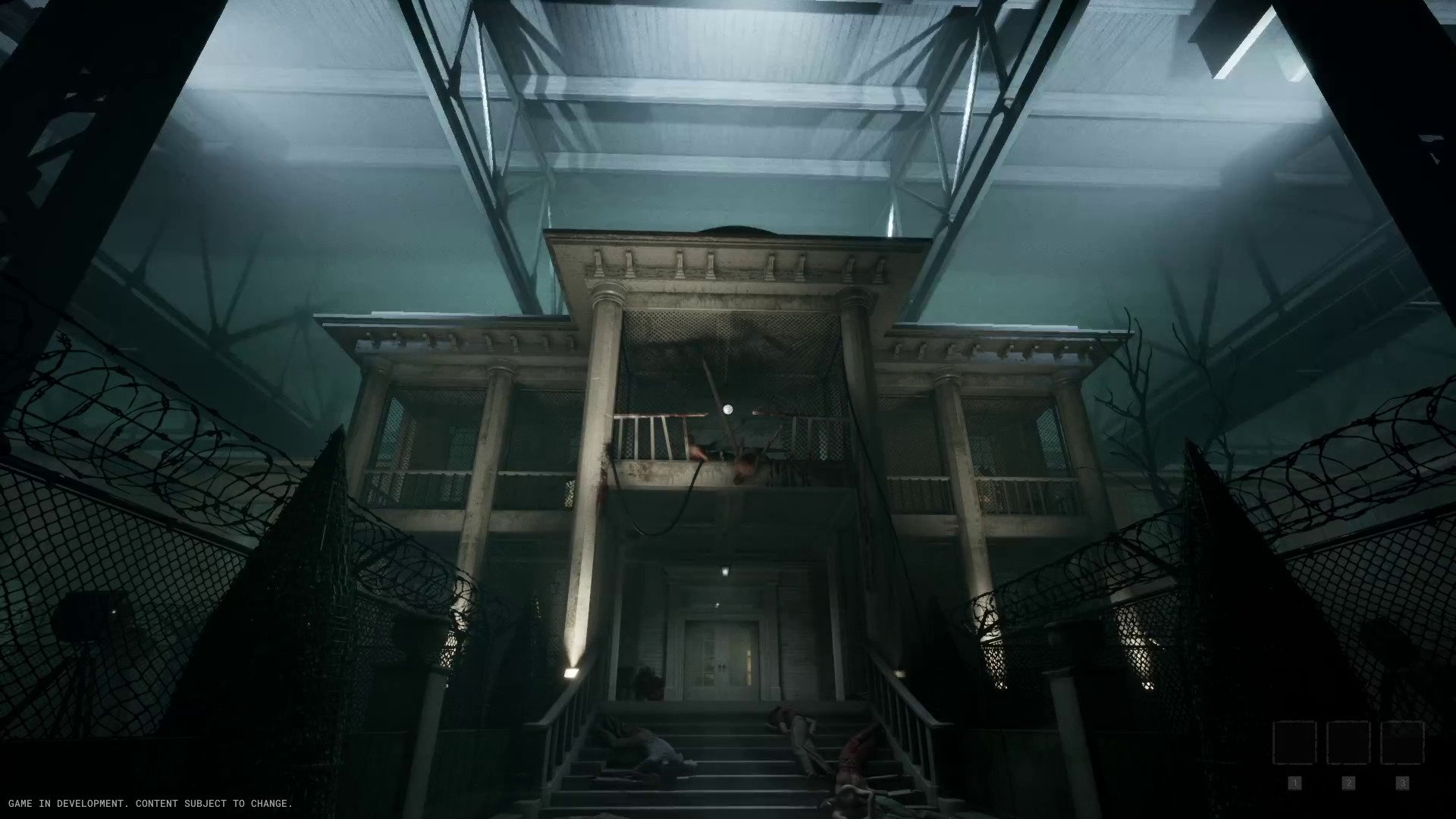Click the empty inventory square above the 1 key
Screen dimensions: 1456x819
click(1294, 745)
